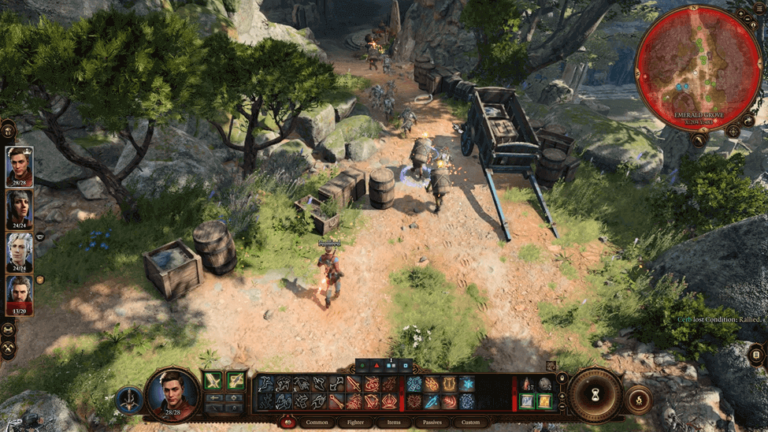Click the flame icon beside the hourglass

637,399
